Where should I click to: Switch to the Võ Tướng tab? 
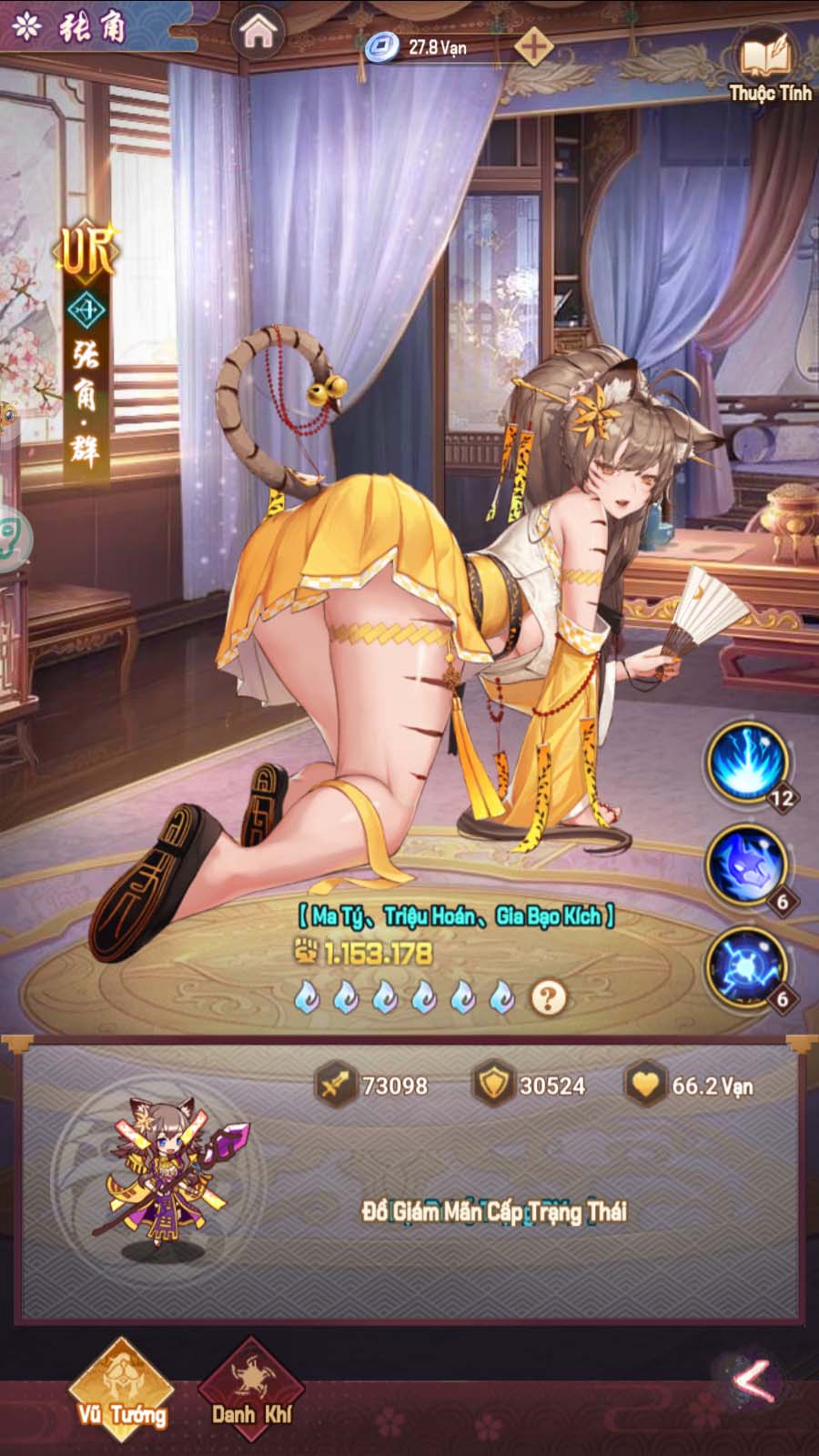pos(122,1390)
